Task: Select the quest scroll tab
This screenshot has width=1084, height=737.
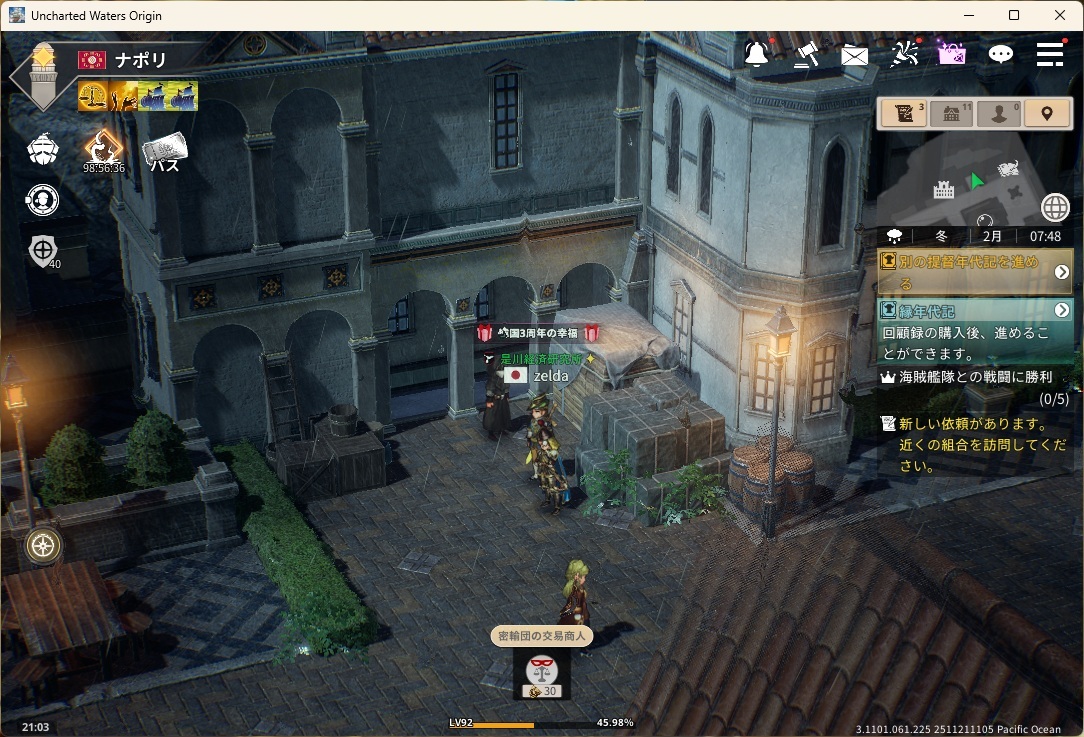Action: click(904, 113)
